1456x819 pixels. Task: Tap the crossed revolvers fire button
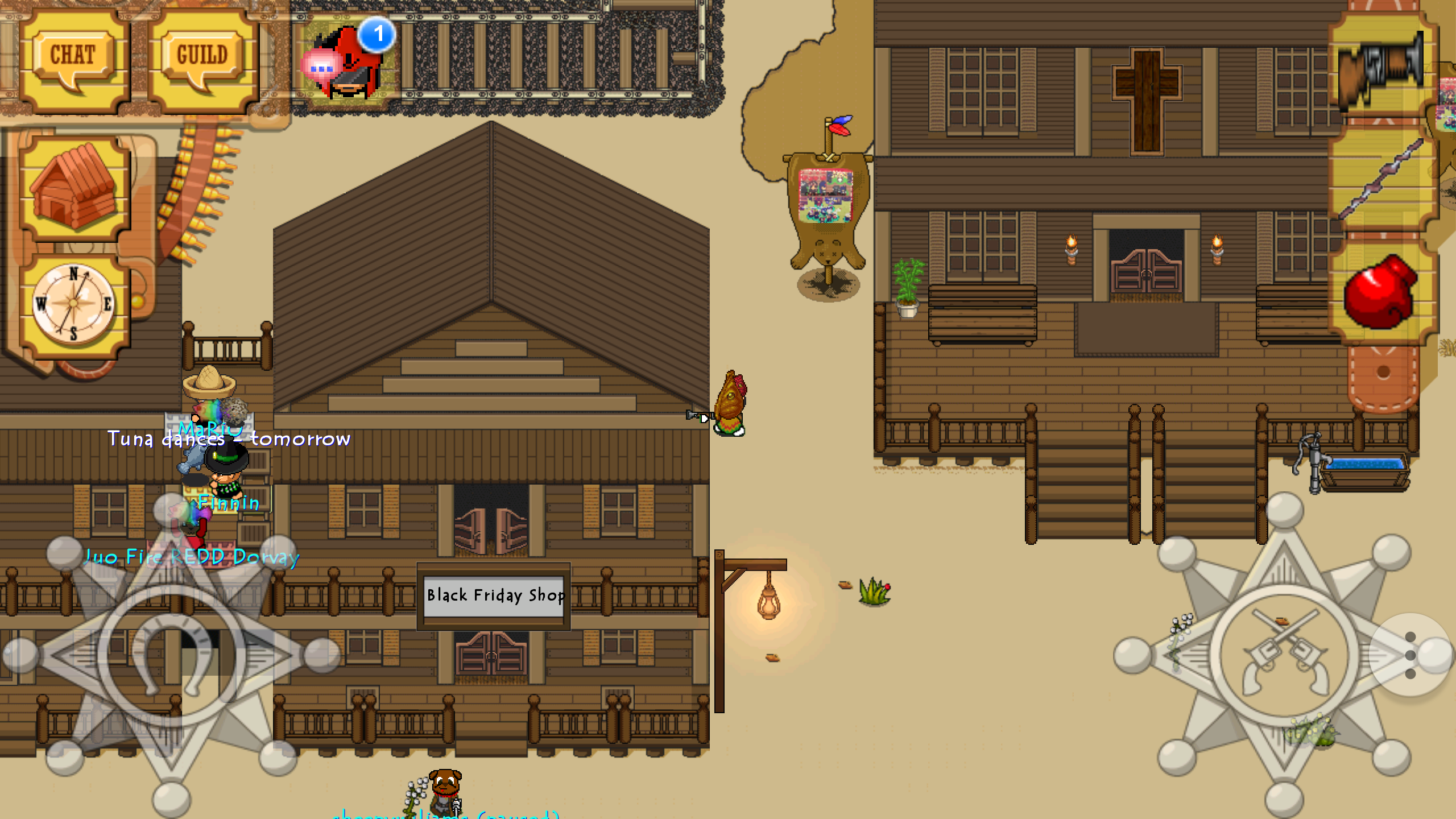(x=1284, y=654)
